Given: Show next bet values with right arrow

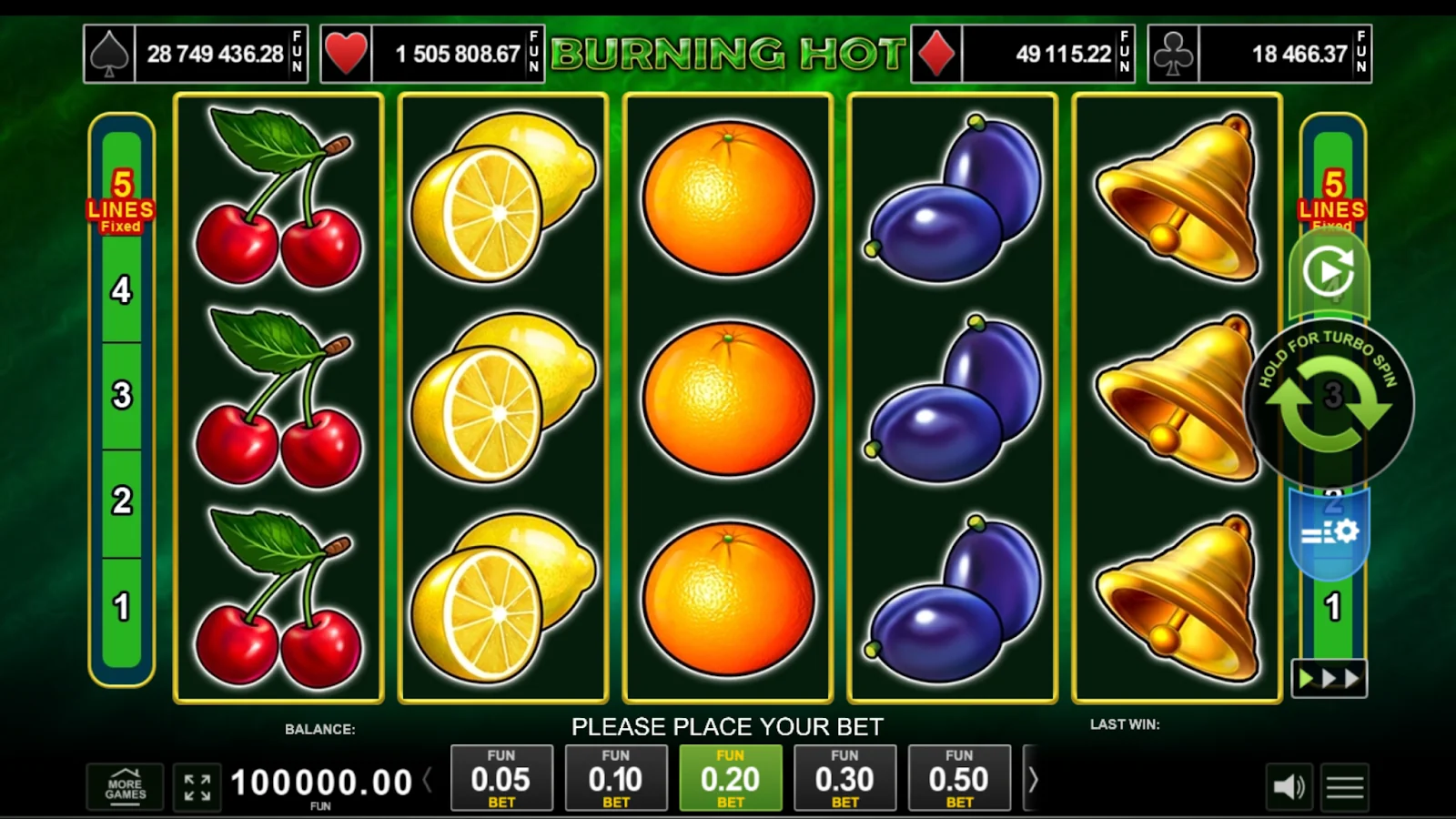Looking at the screenshot, I should point(1033,779).
